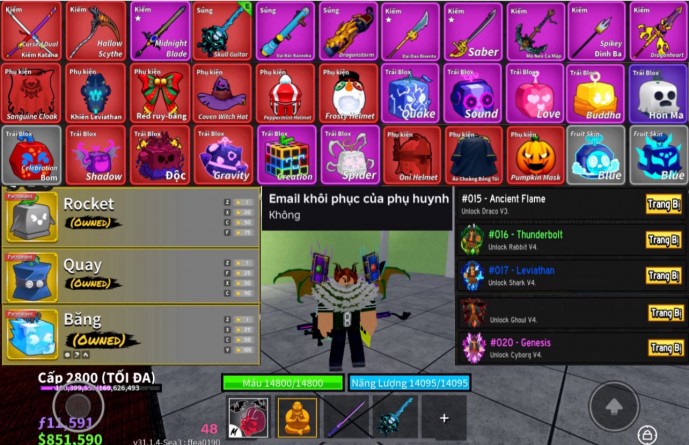Viewport: 689px width, 445px height.
Task: Select the Pumpkin Mask accessory
Action: (x=534, y=156)
